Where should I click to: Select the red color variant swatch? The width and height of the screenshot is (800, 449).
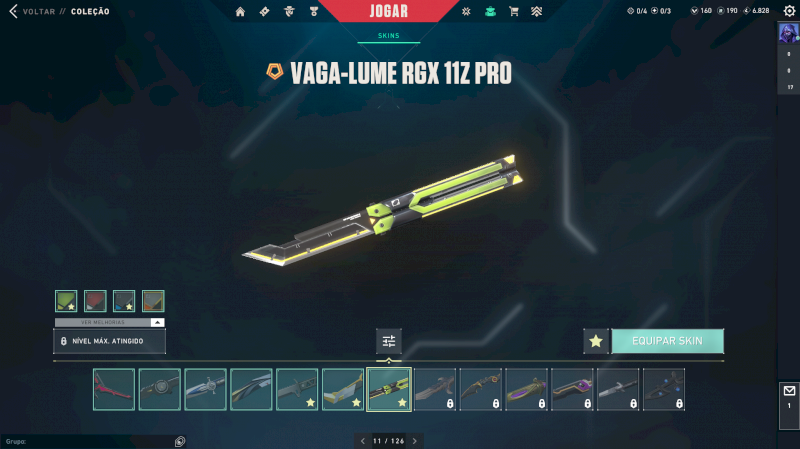[95, 301]
